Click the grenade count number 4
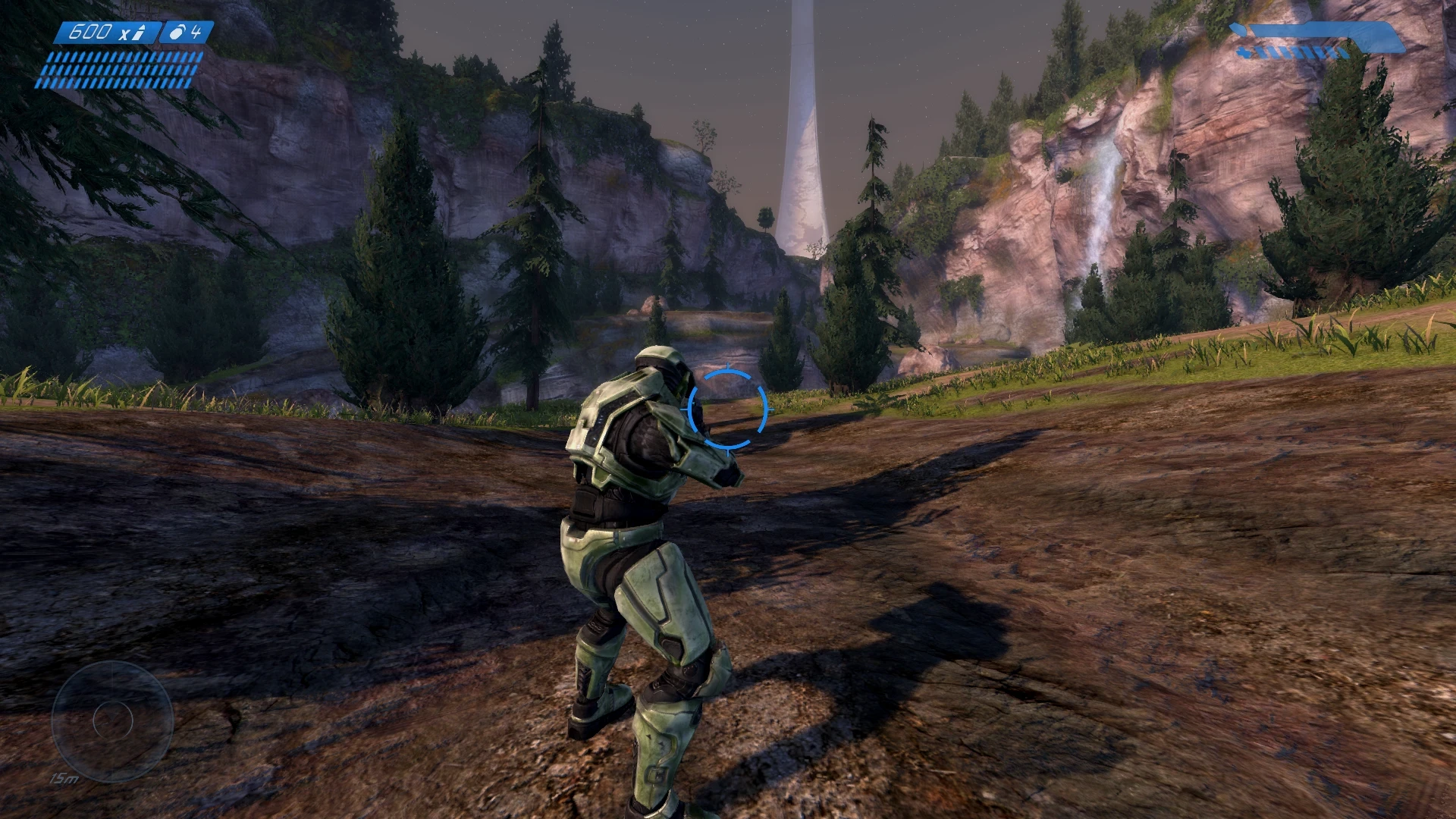 [x=196, y=31]
